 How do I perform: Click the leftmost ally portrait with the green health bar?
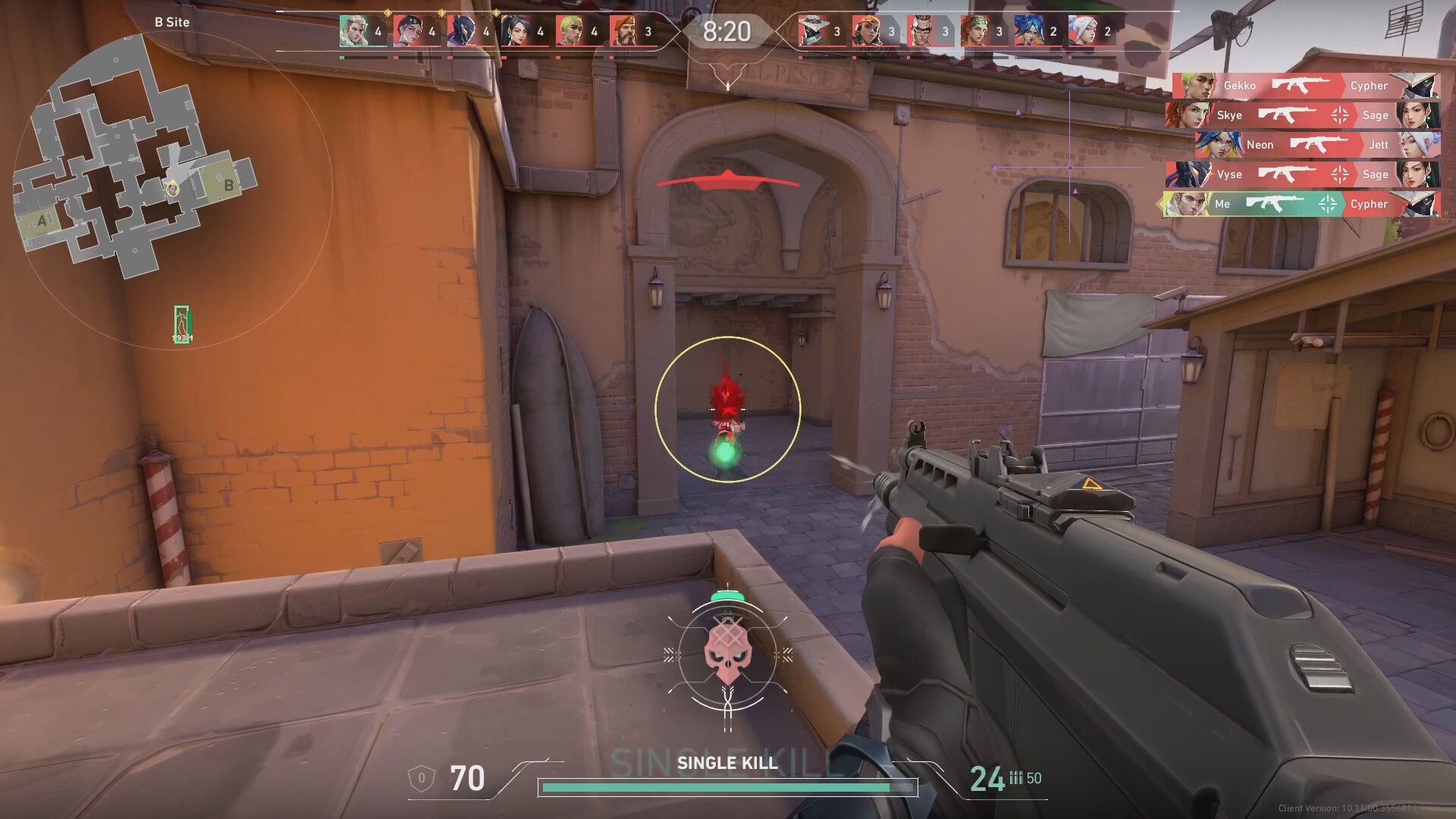[353, 30]
